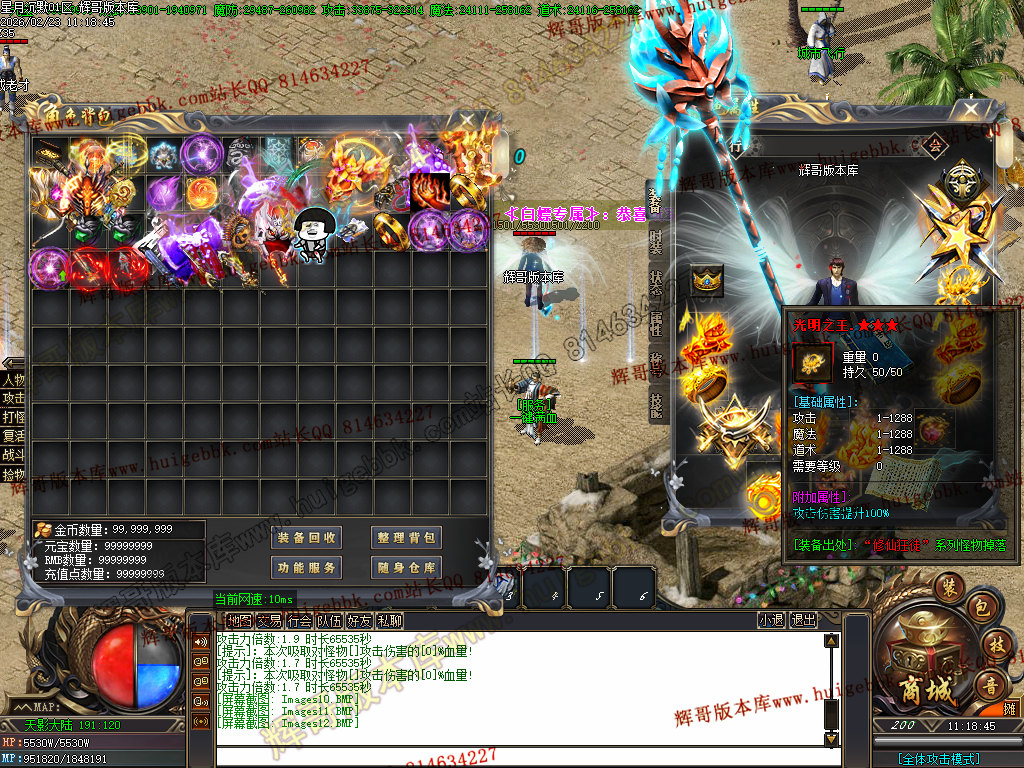Switch chat to the 地图 channel
The height and width of the screenshot is (768, 1024).
click(x=239, y=621)
